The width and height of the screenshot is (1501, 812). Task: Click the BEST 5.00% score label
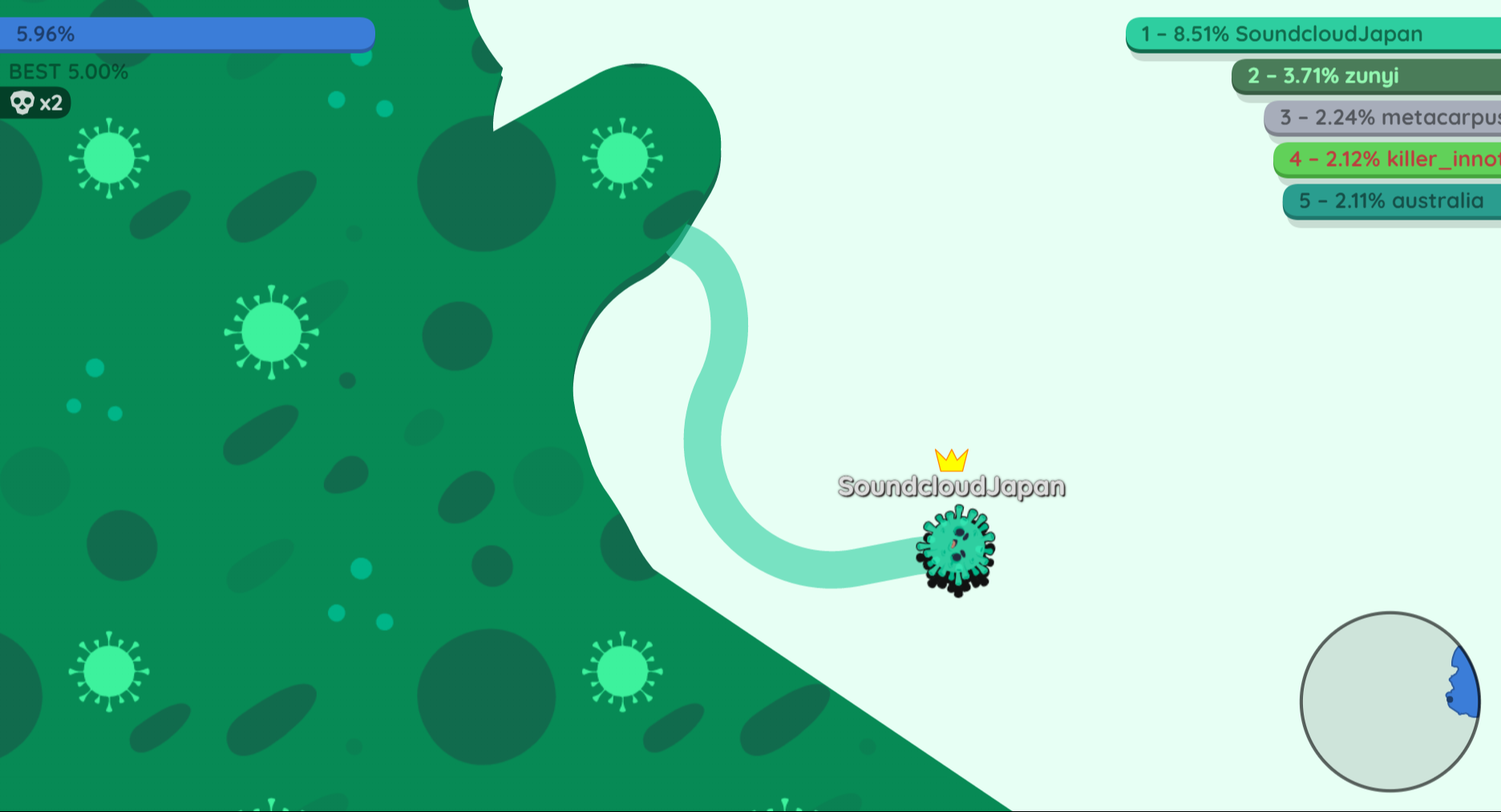coord(68,71)
